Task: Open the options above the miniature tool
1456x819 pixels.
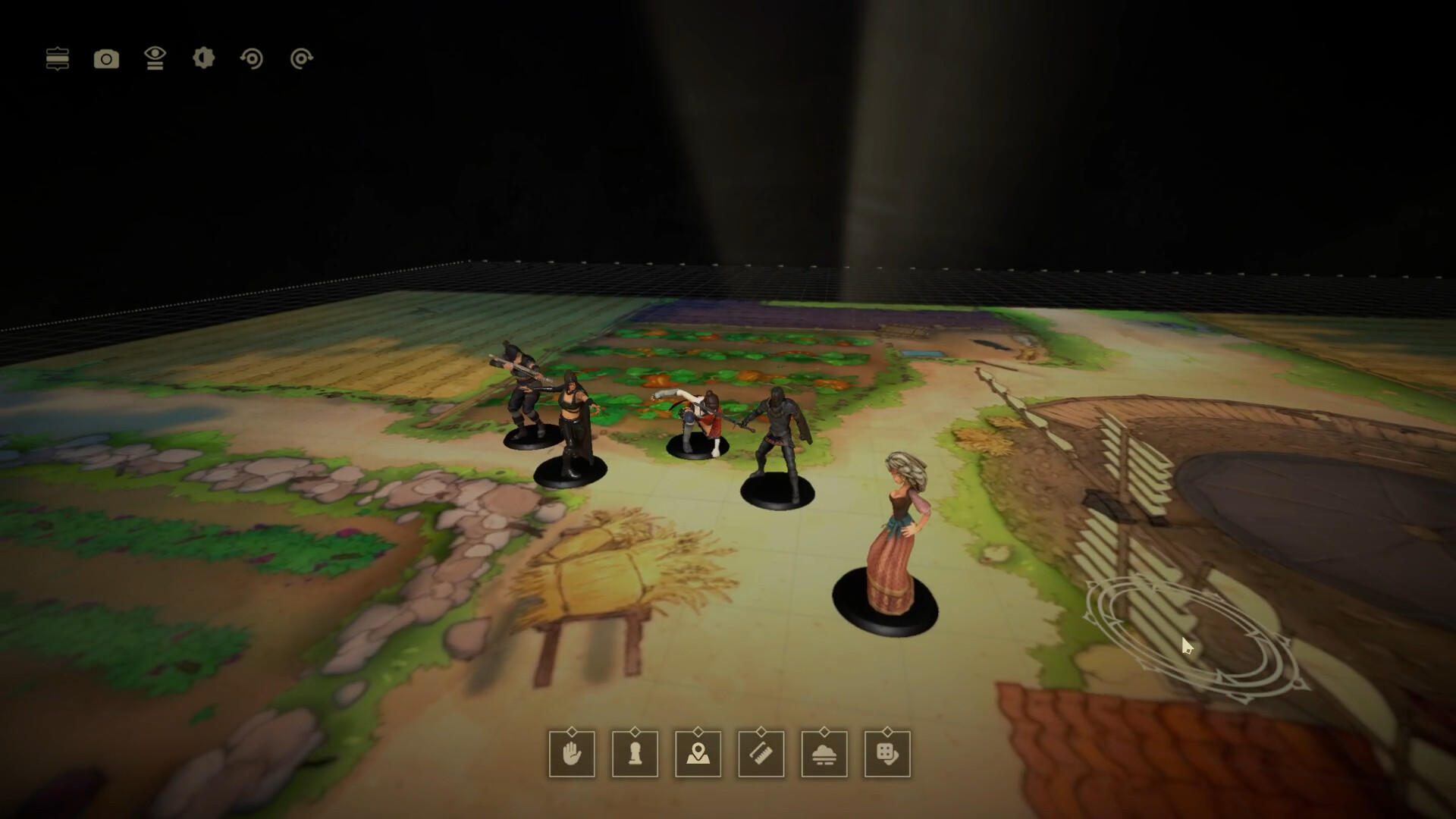Action: pyautogui.click(x=635, y=733)
